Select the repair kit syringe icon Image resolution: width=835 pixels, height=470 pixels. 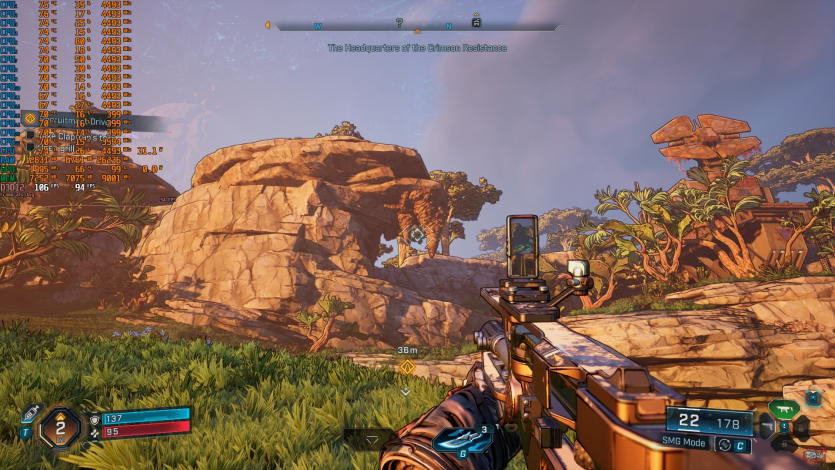[x=29, y=414]
